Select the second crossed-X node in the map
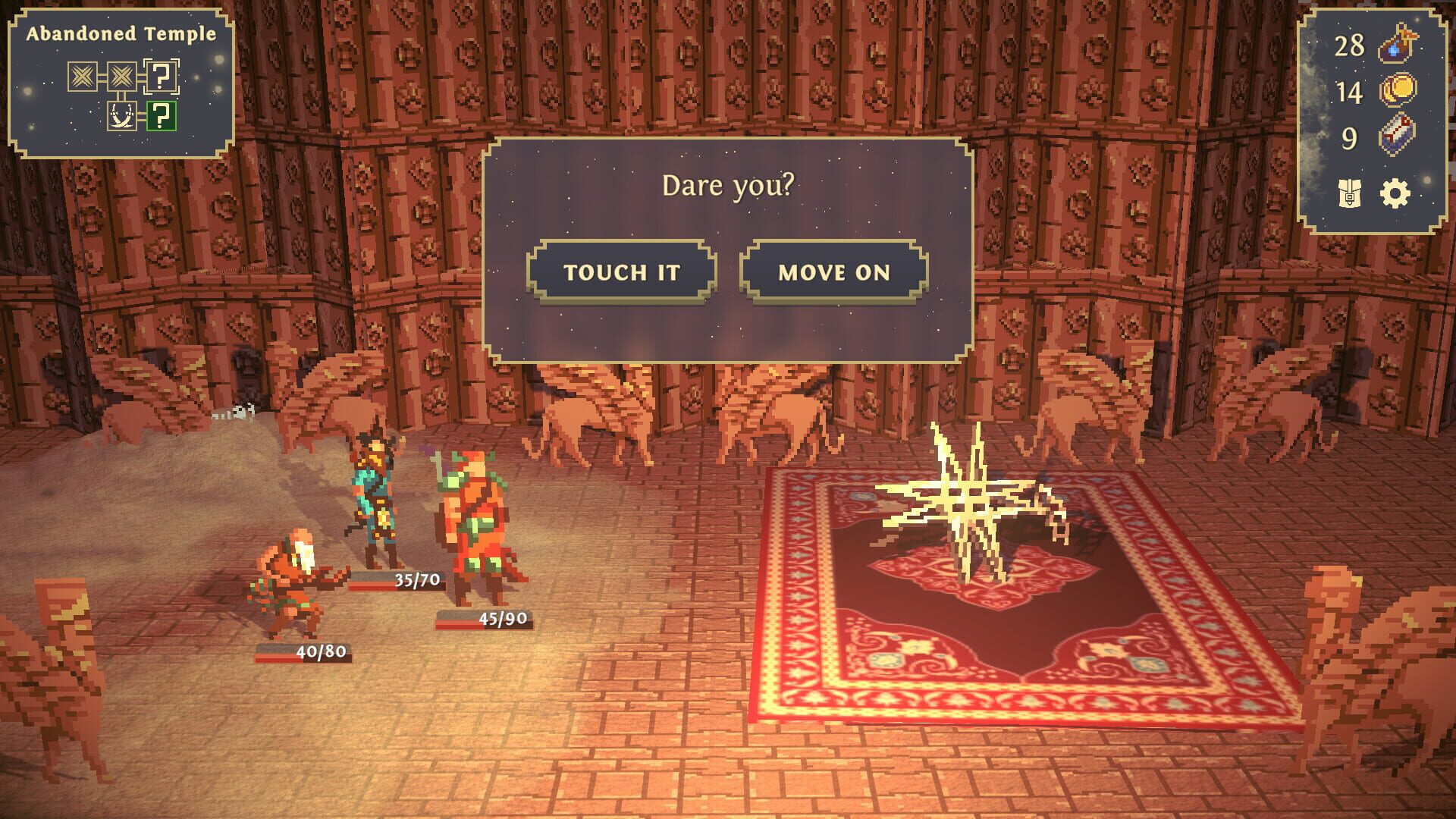The height and width of the screenshot is (819, 1456). pyautogui.click(x=121, y=77)
